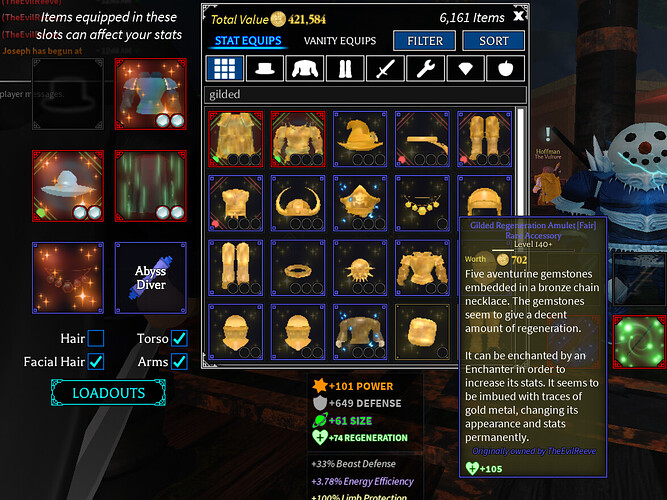
Task: Open the Loadouts menu
Action: coord(108,393)
